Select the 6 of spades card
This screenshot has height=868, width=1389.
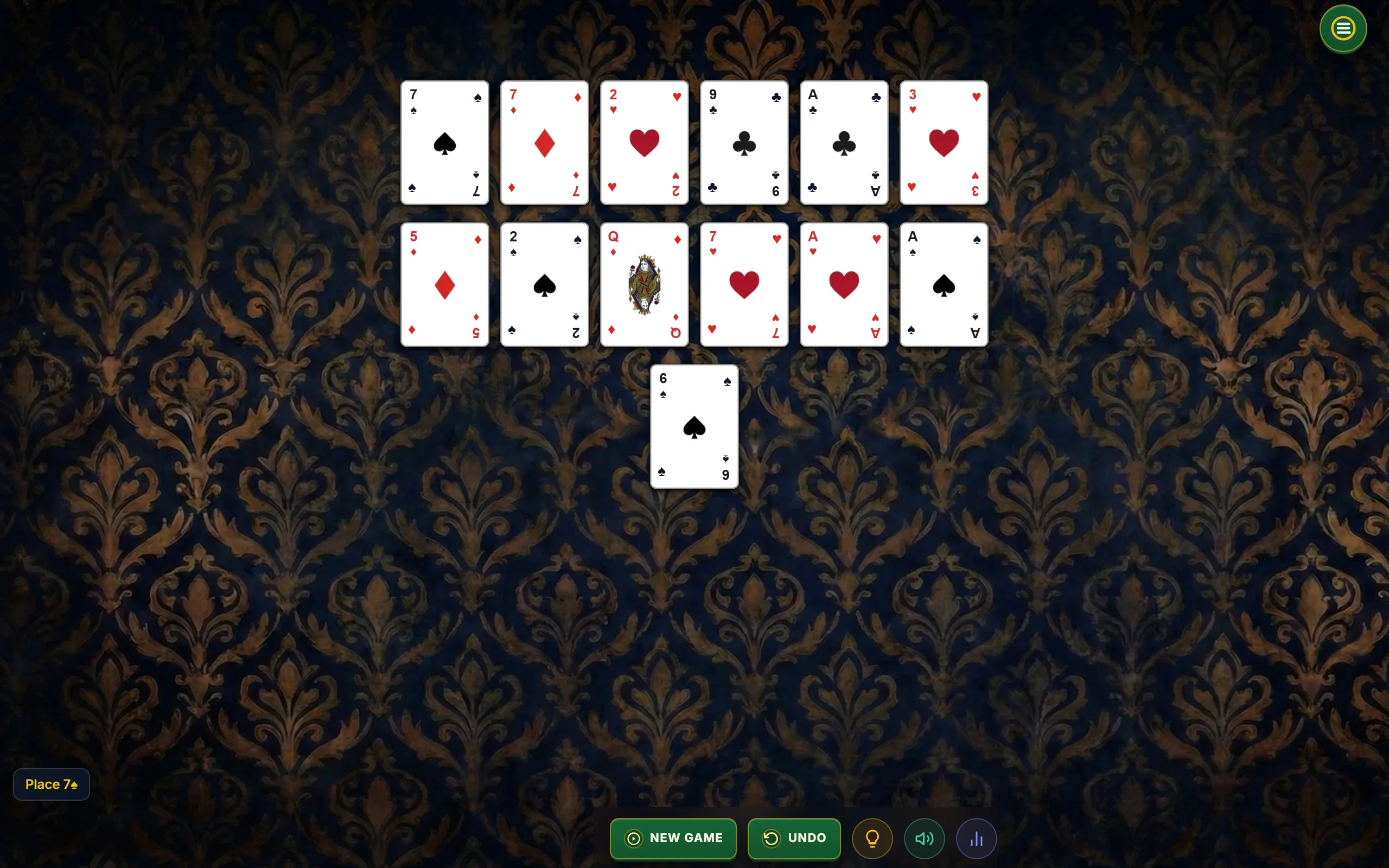(694, 426)
